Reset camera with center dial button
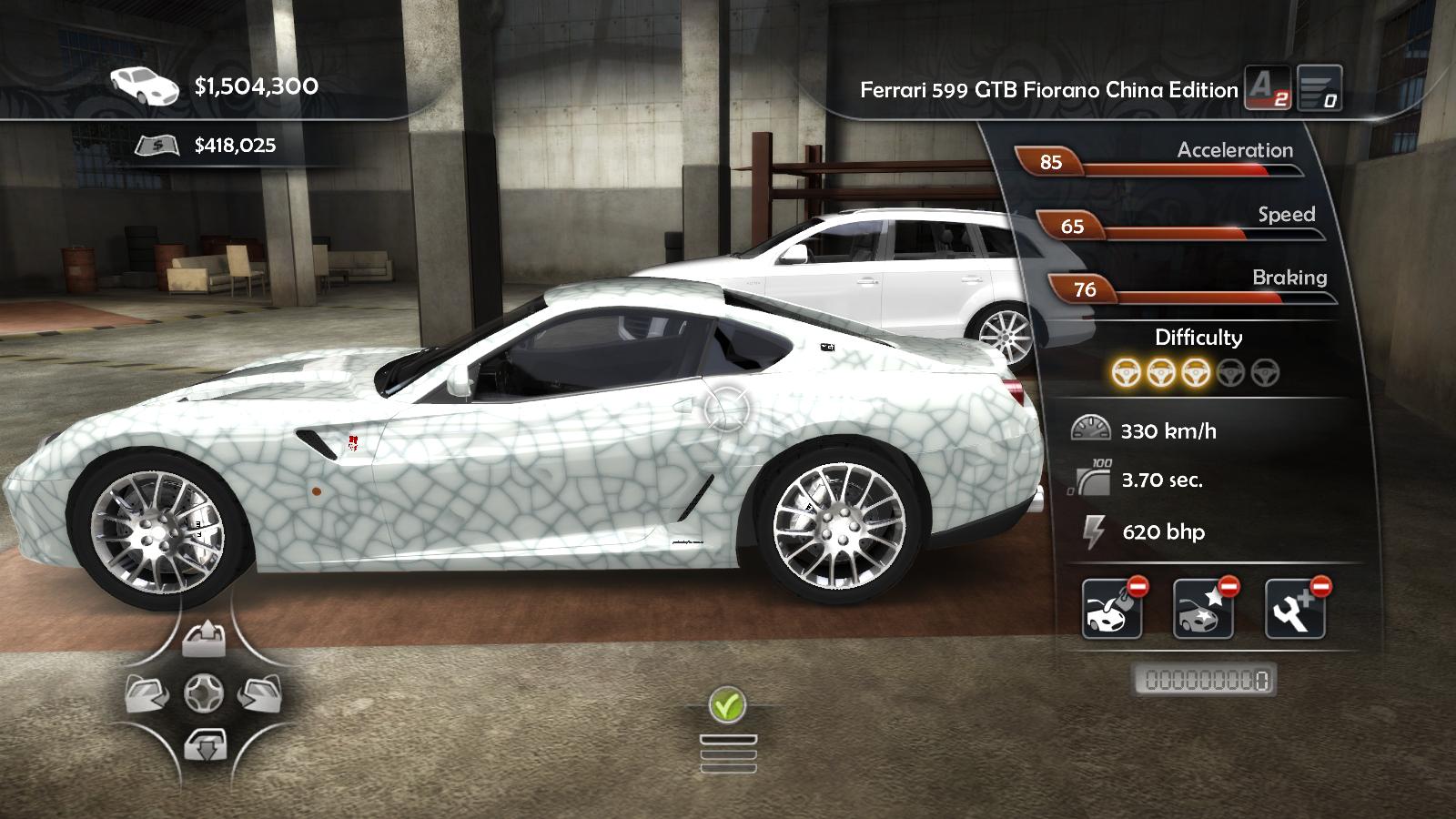This screenshot has height=819, width=1456. click(204, 694)
